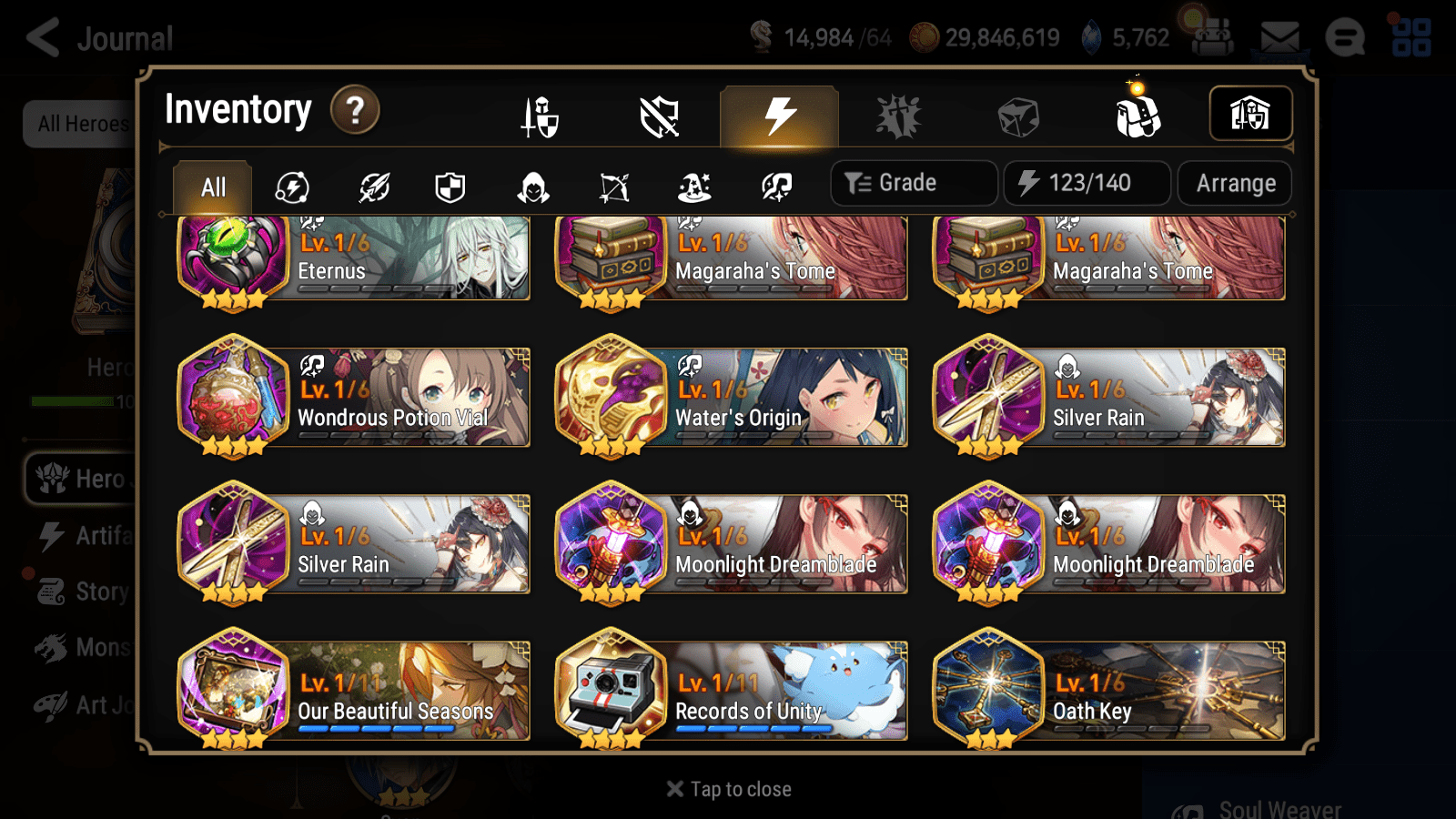Go back using the Journal arrow
1456x819 pixels.
point(43,36)
